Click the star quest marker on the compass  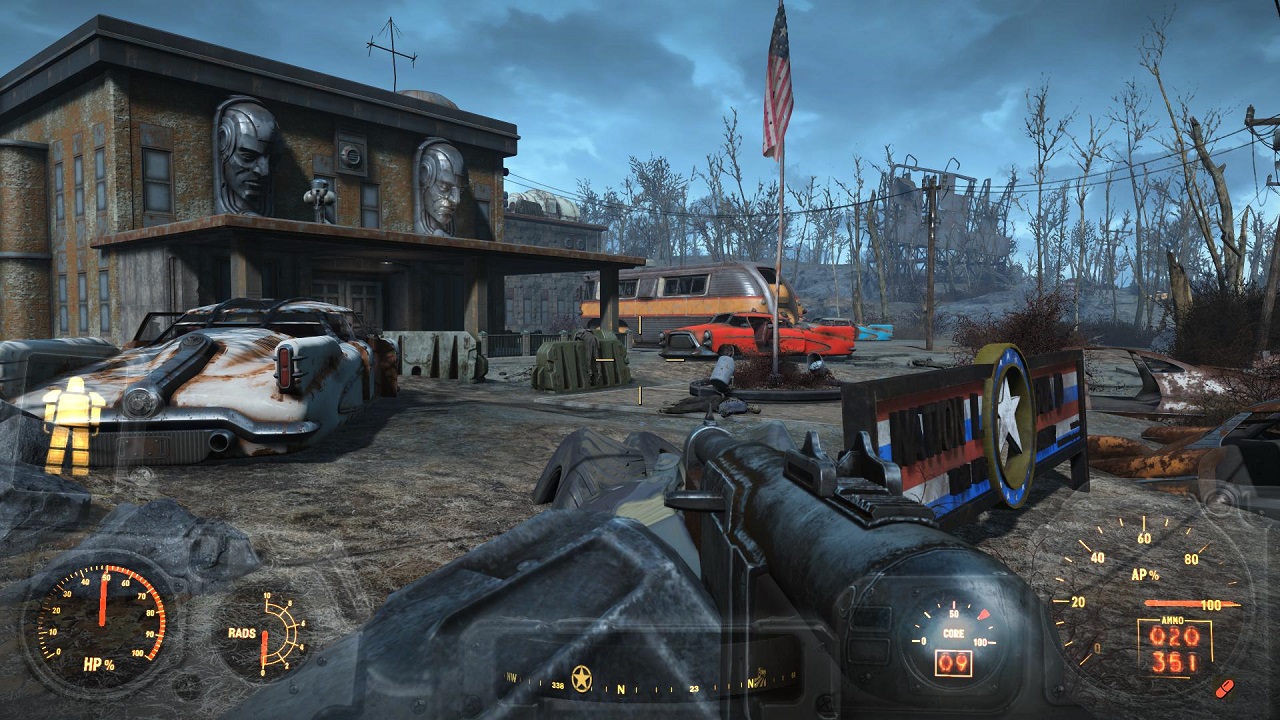(581, 679)
